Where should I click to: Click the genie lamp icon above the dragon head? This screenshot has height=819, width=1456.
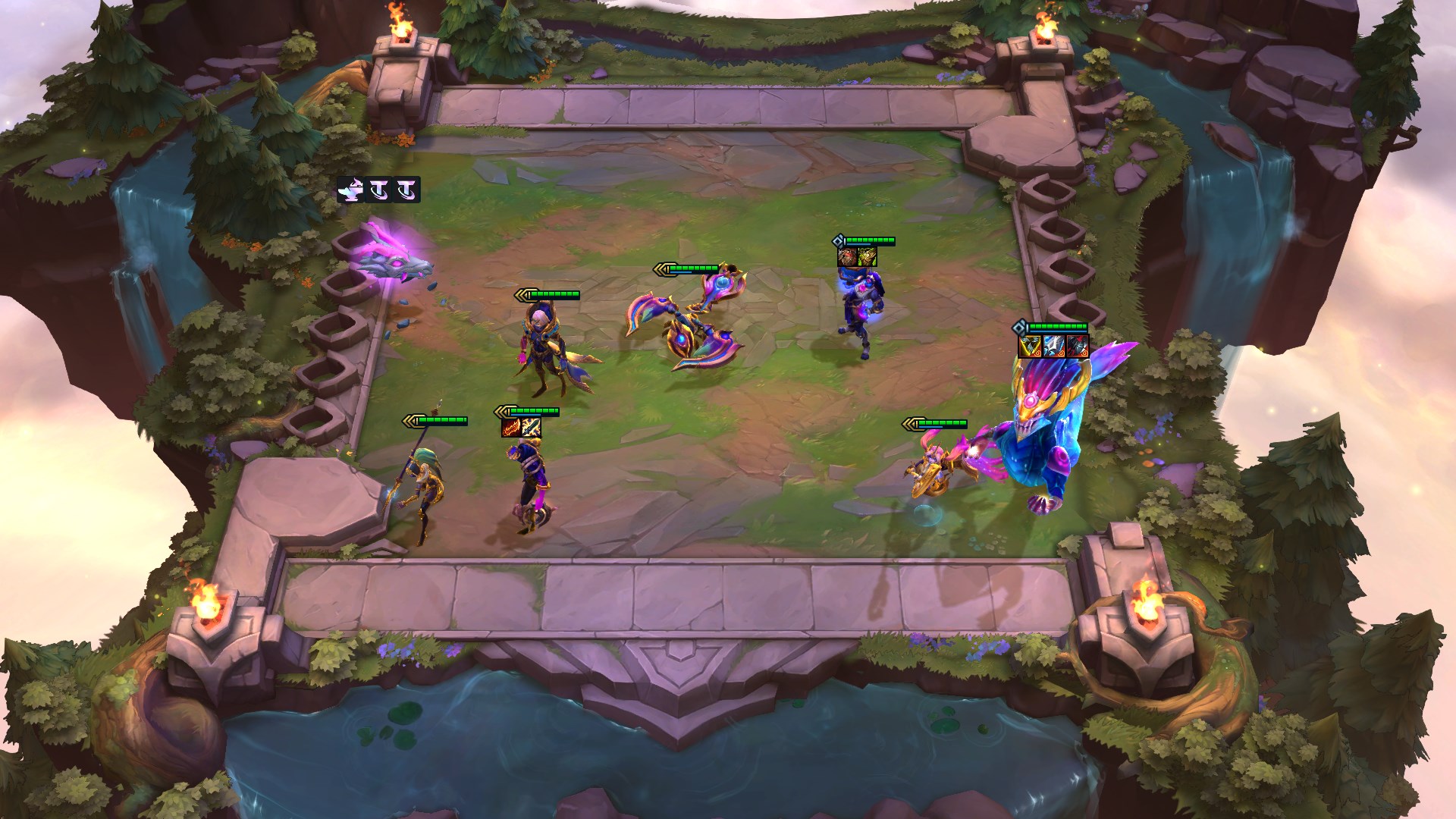click(x=351, y=189)
